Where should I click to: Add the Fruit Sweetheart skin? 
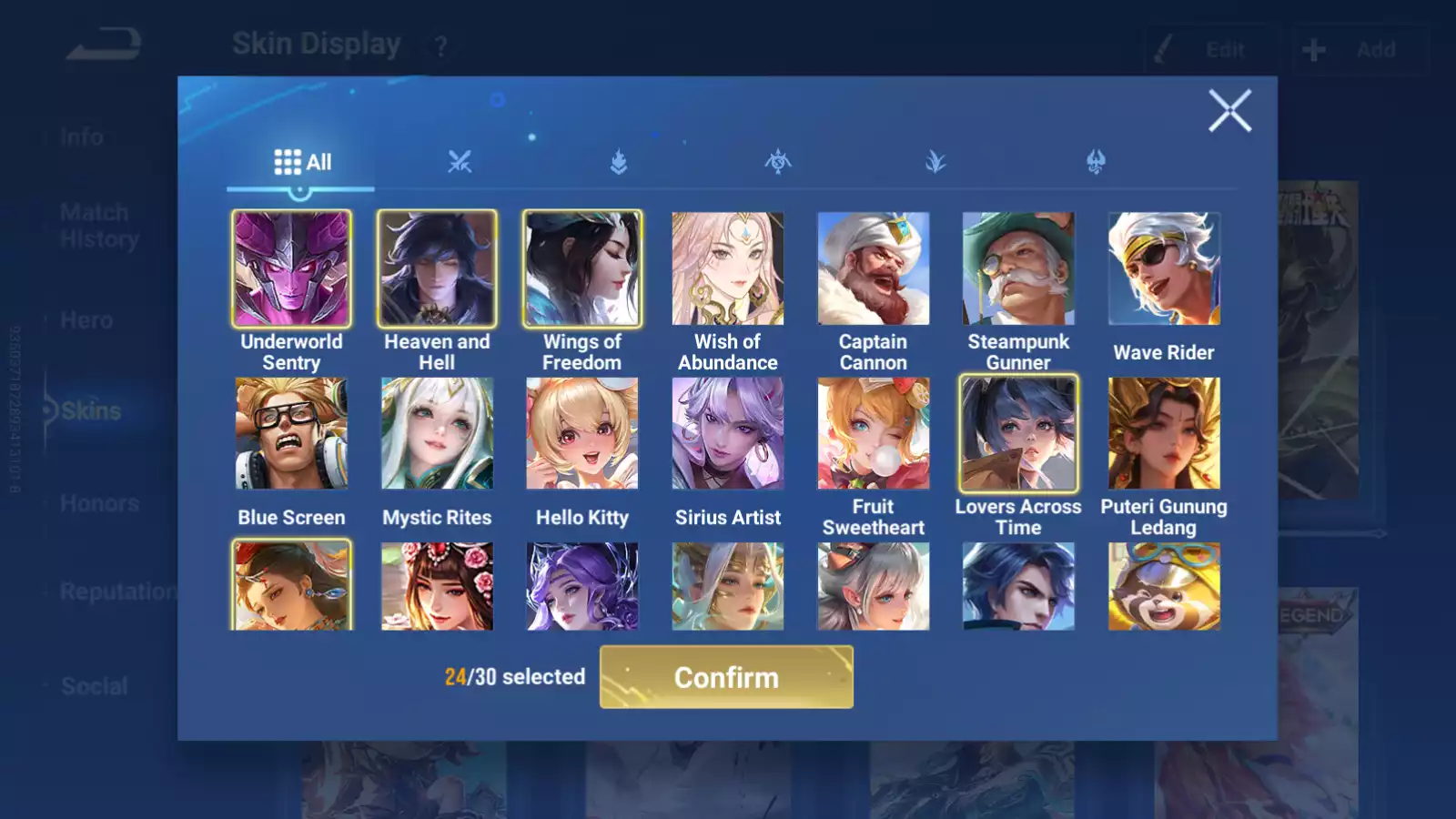coord(874,434)
